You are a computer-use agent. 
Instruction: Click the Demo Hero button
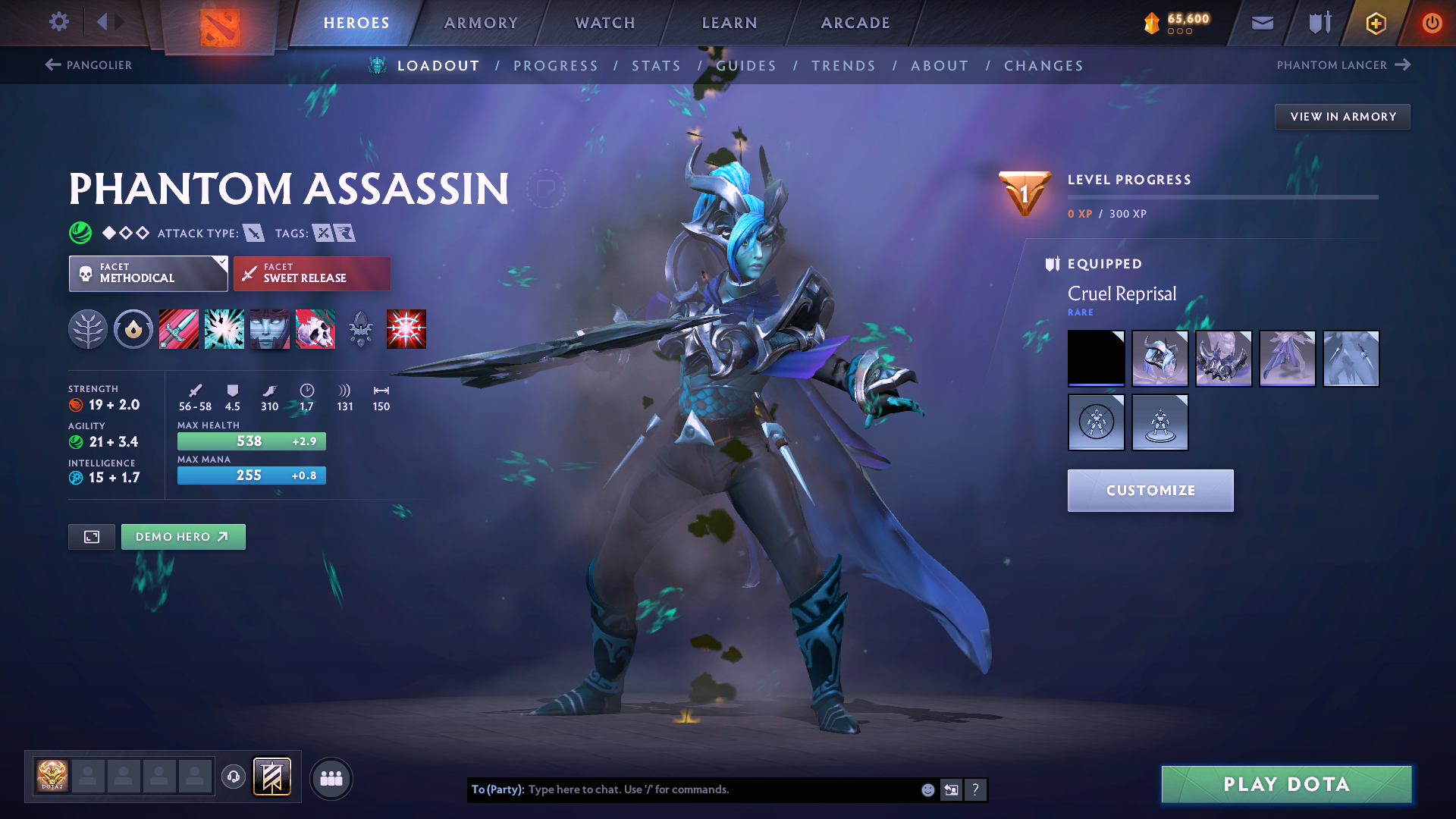[x=183, y=536]
